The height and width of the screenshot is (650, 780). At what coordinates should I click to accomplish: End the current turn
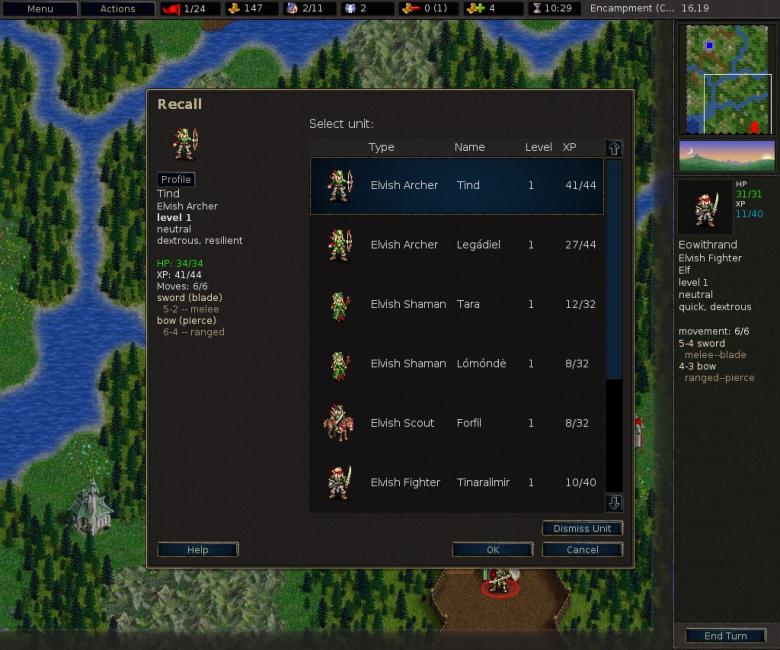pyautogui.click(x=725, y=636)
